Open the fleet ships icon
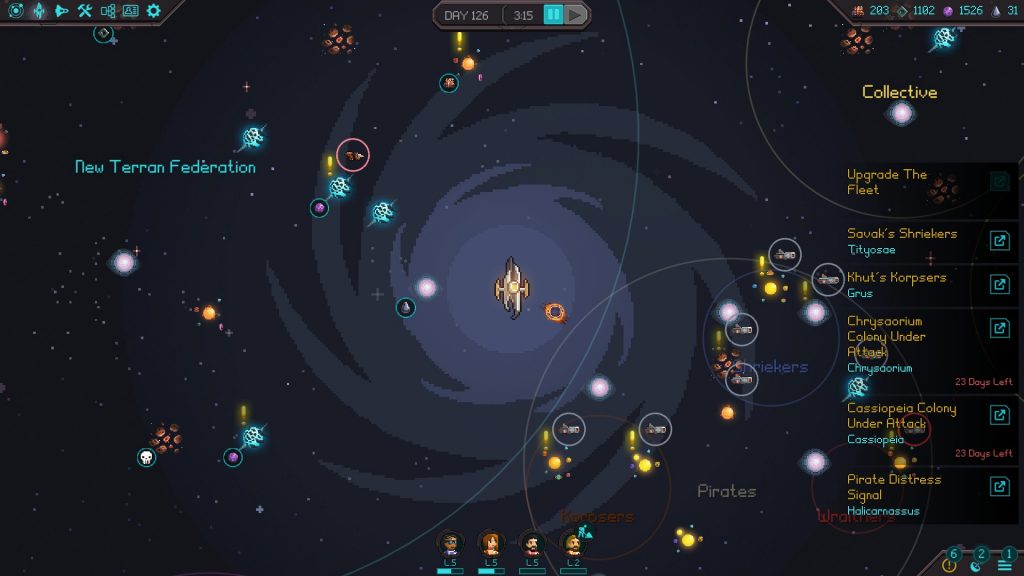Screen dimensions: 1024x576 [62, 11]
